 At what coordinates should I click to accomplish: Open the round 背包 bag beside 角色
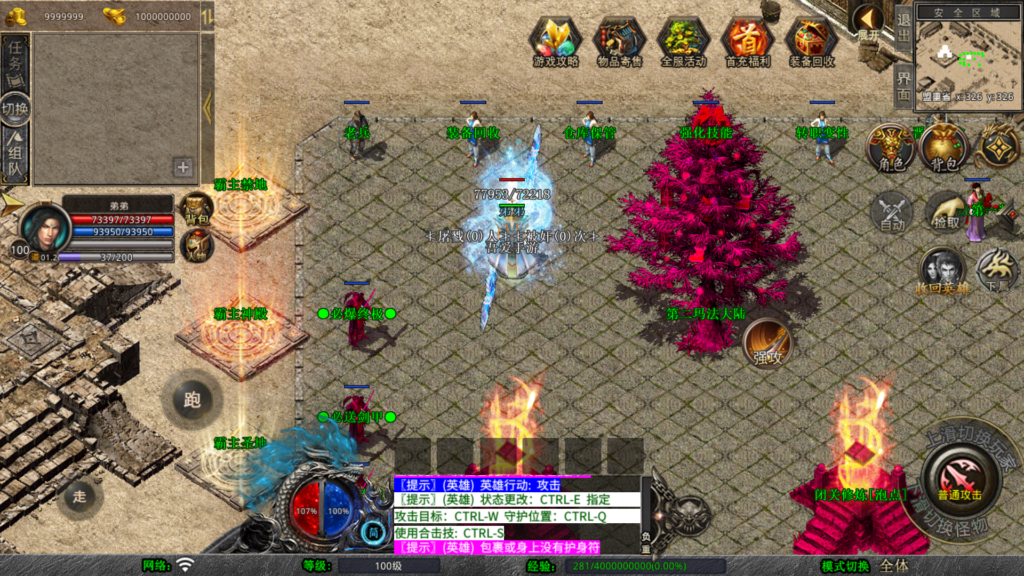pos(943,147)
